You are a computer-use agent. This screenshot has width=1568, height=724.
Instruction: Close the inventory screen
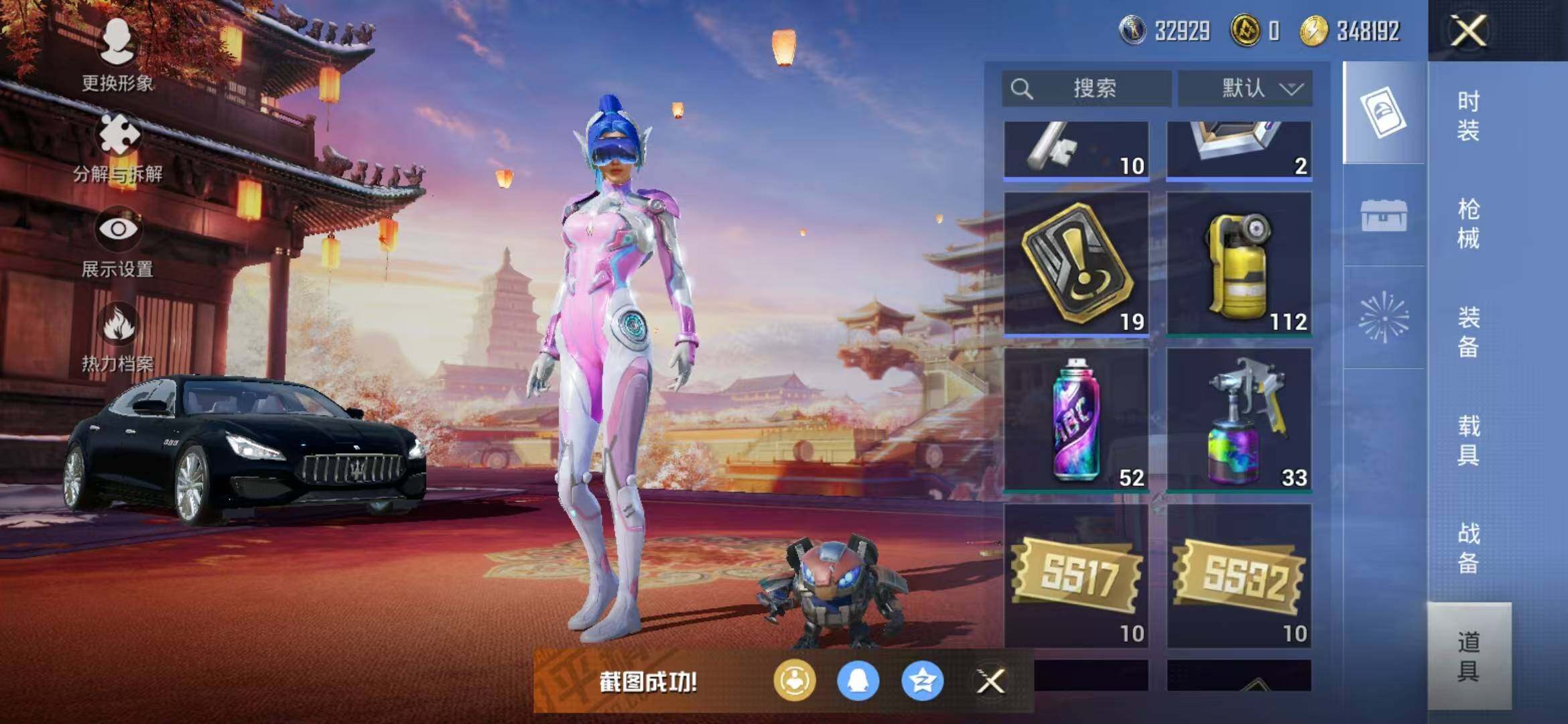(x=1468, y=31)
